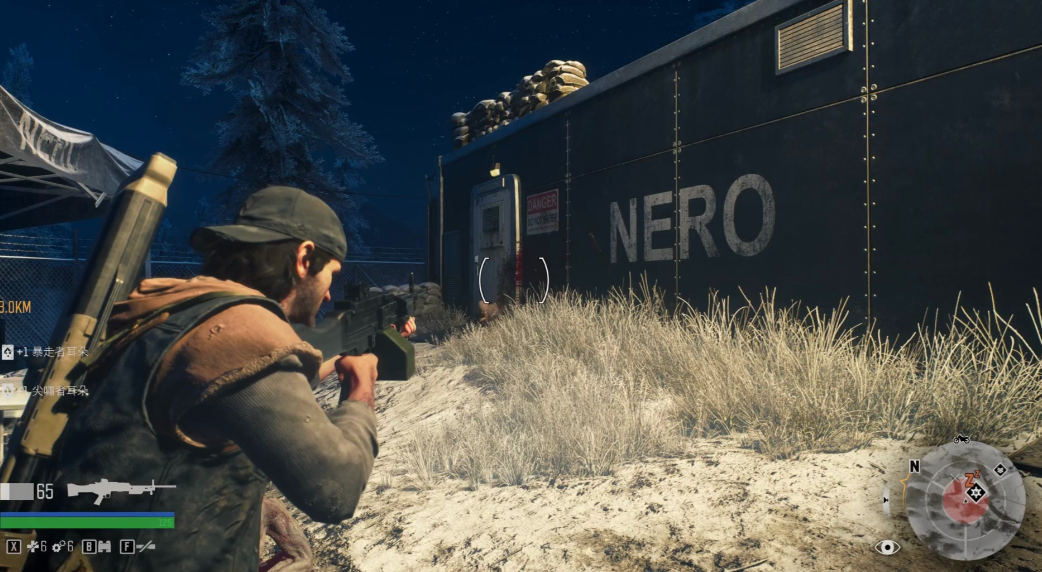Click the eye visibility icon
Screen dimensions: 1042x572
coord(887,547)
